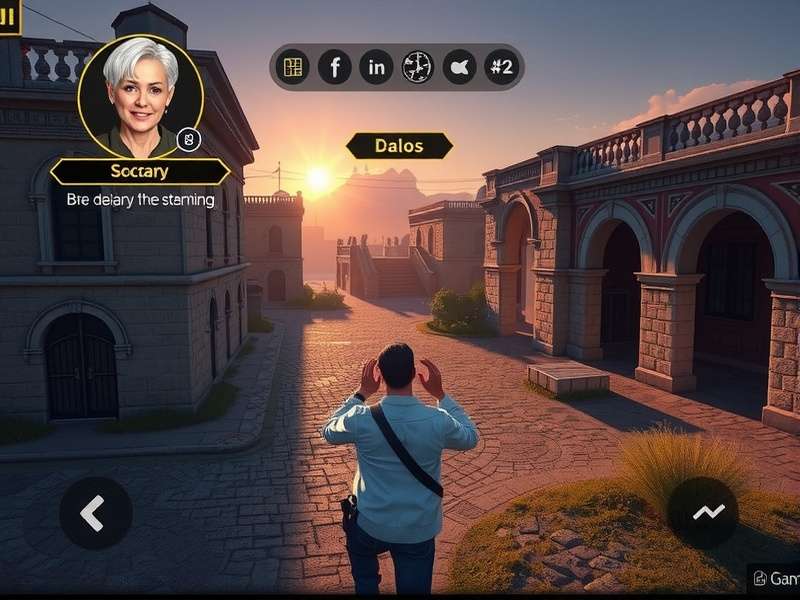Image resolution: width=800 pixels, height=600 pixels.
Task: Select the #2 button
Action: (500, 67)
